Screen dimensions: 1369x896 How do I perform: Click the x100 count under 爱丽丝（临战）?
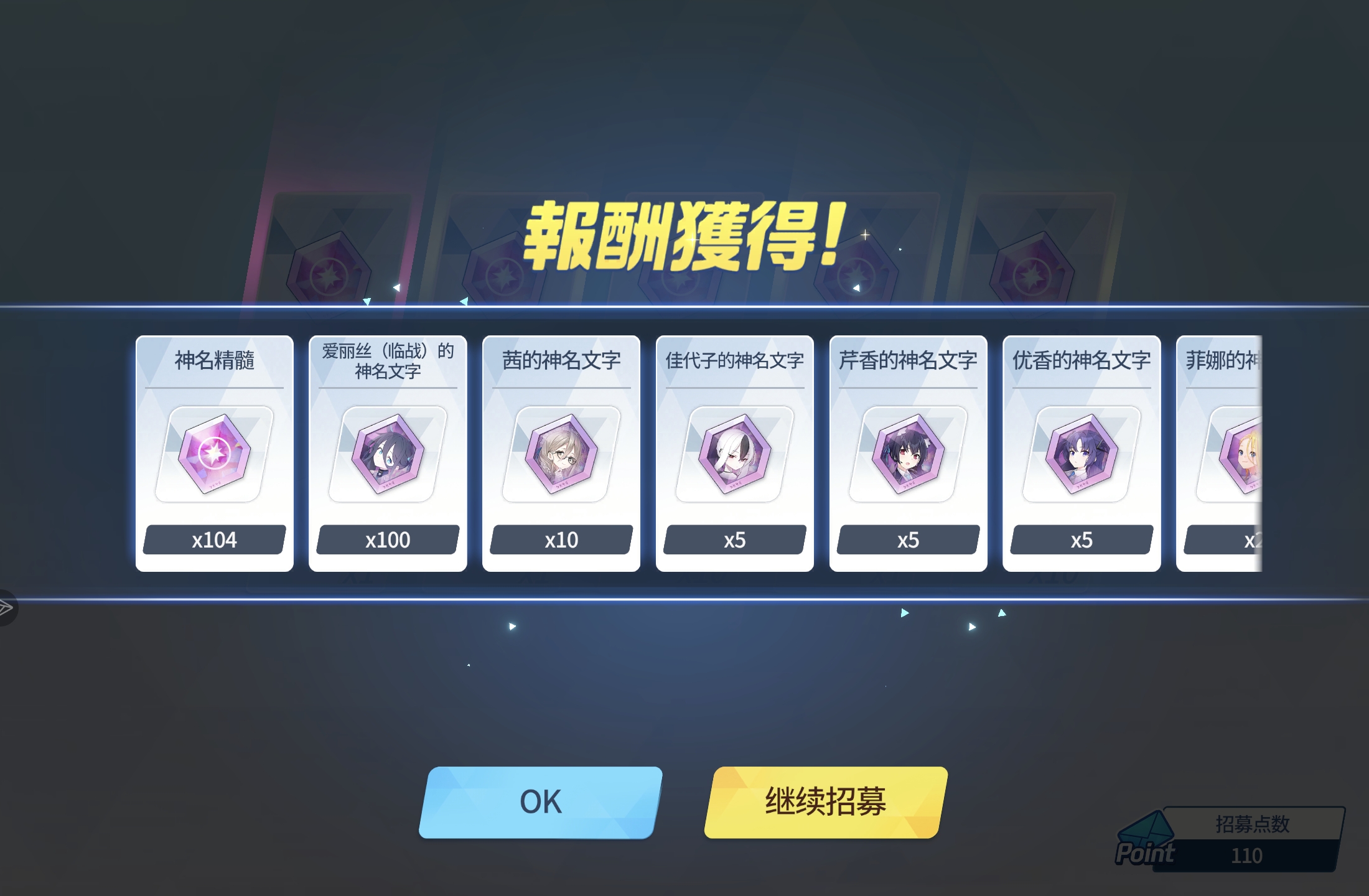point(387,540)
